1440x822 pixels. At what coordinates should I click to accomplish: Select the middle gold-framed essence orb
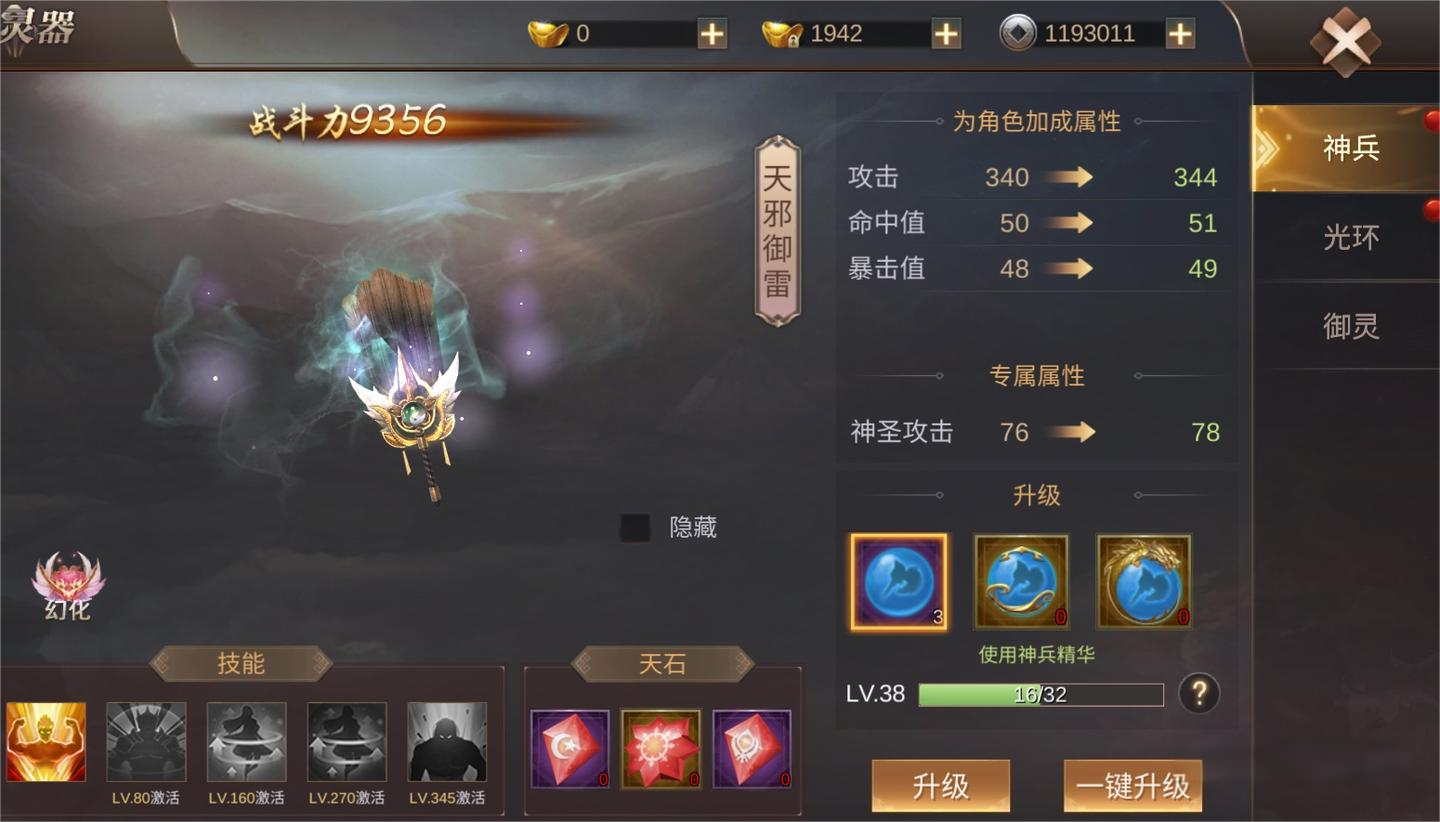1020,580
